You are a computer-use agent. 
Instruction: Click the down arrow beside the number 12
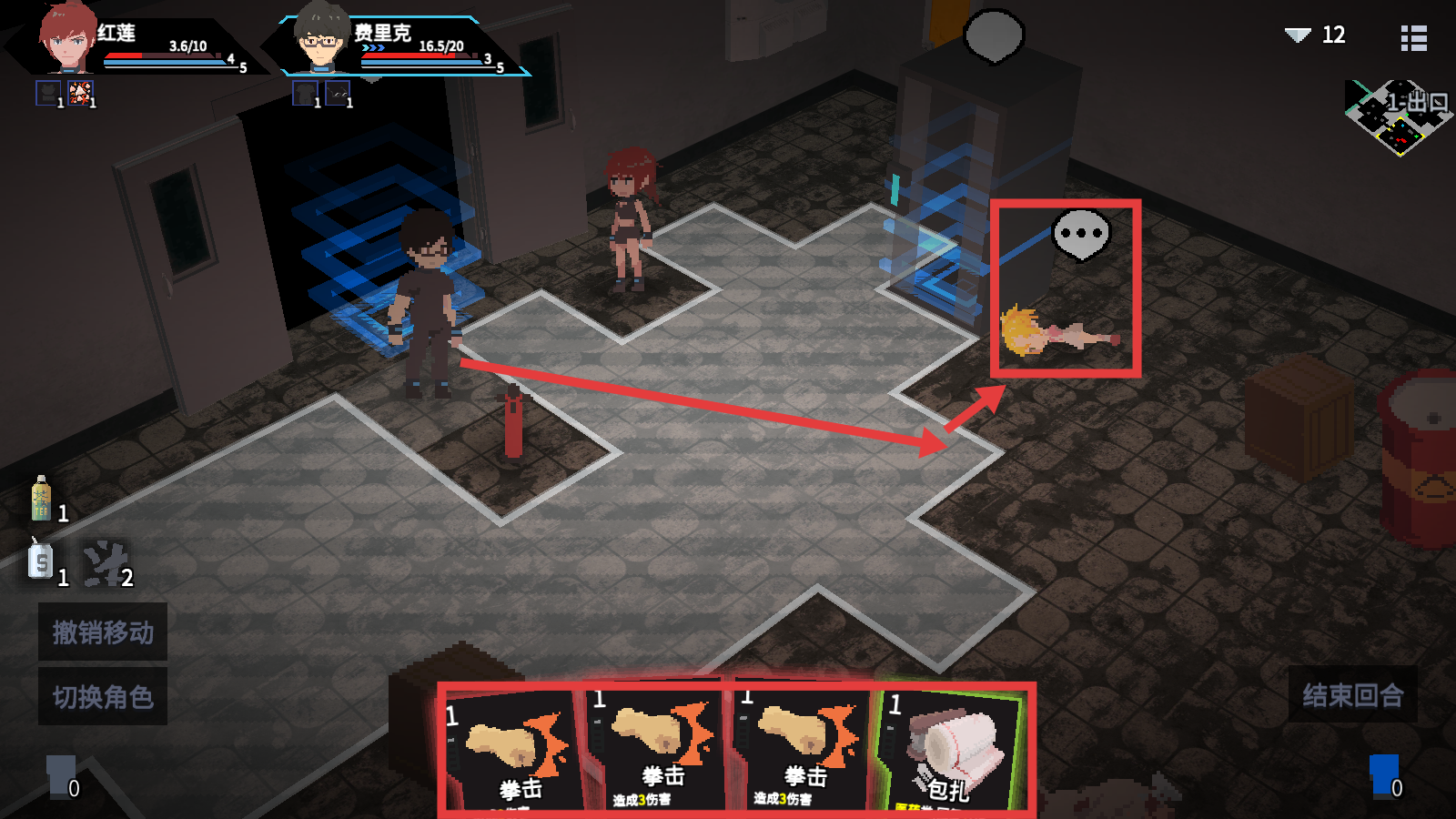[1297, 35]
